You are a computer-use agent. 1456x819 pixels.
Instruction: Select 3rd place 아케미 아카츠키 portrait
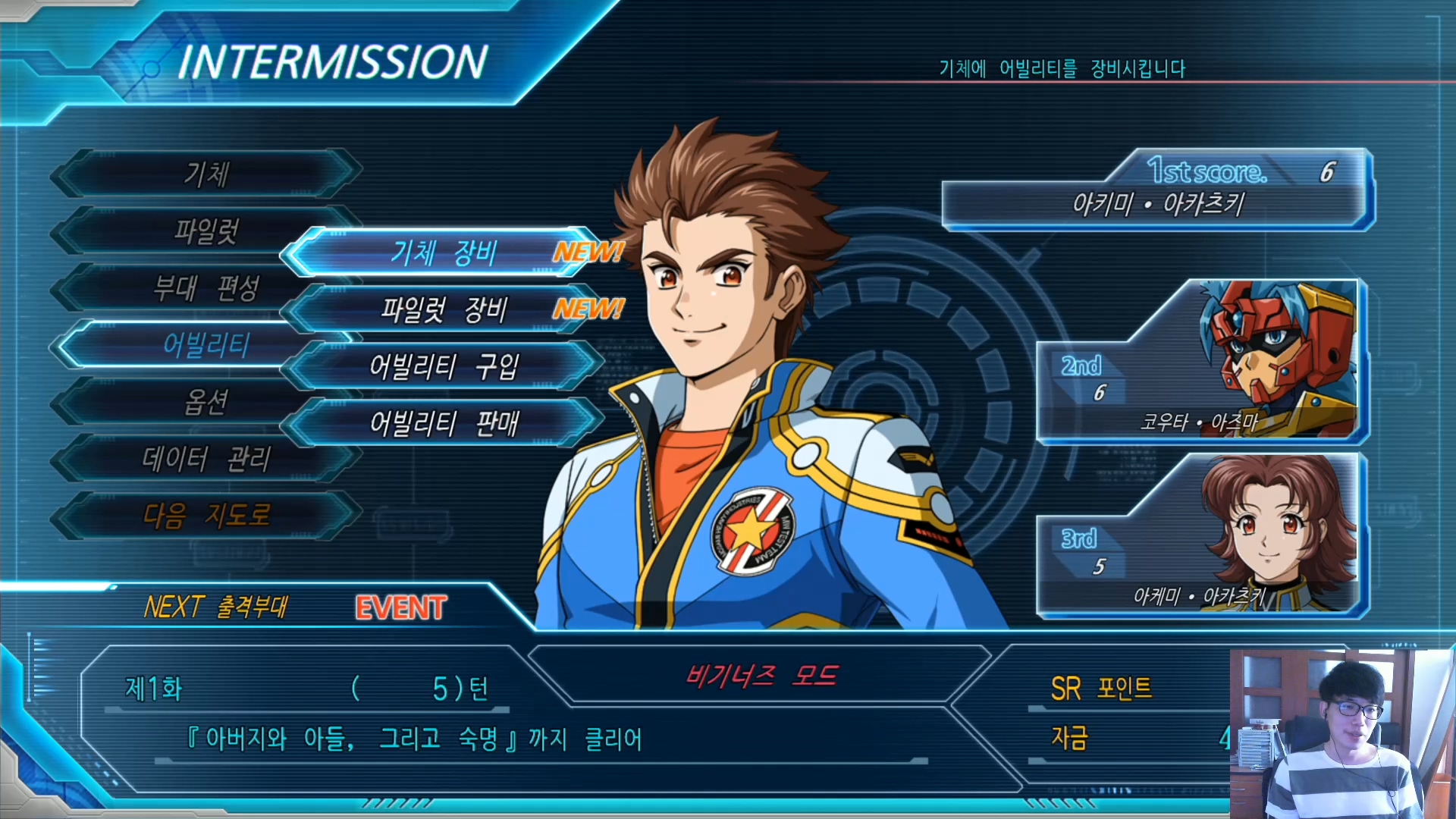click(1202, 535)
